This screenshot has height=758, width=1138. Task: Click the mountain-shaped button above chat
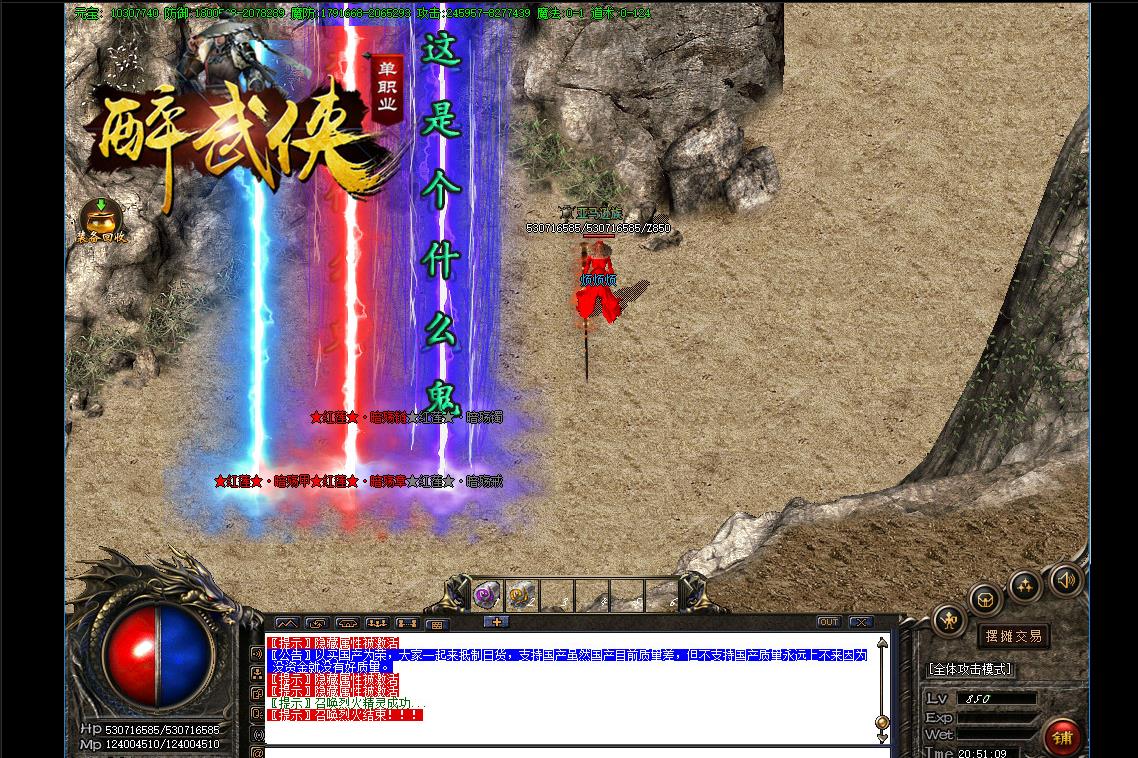[x=287, y=624]
